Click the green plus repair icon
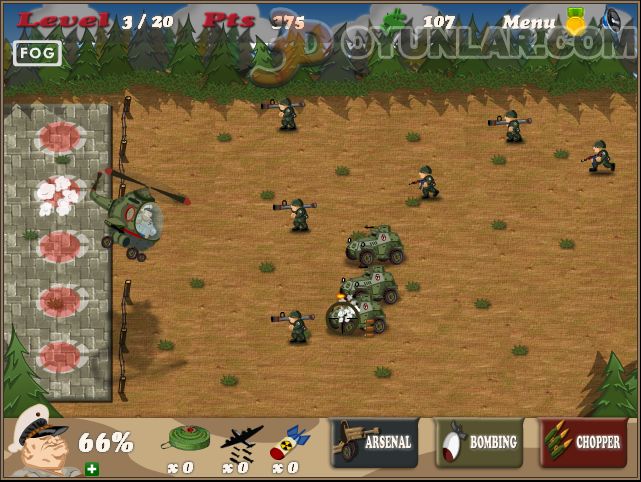This screenshot has width=641, height=482. tap(92, 468)
